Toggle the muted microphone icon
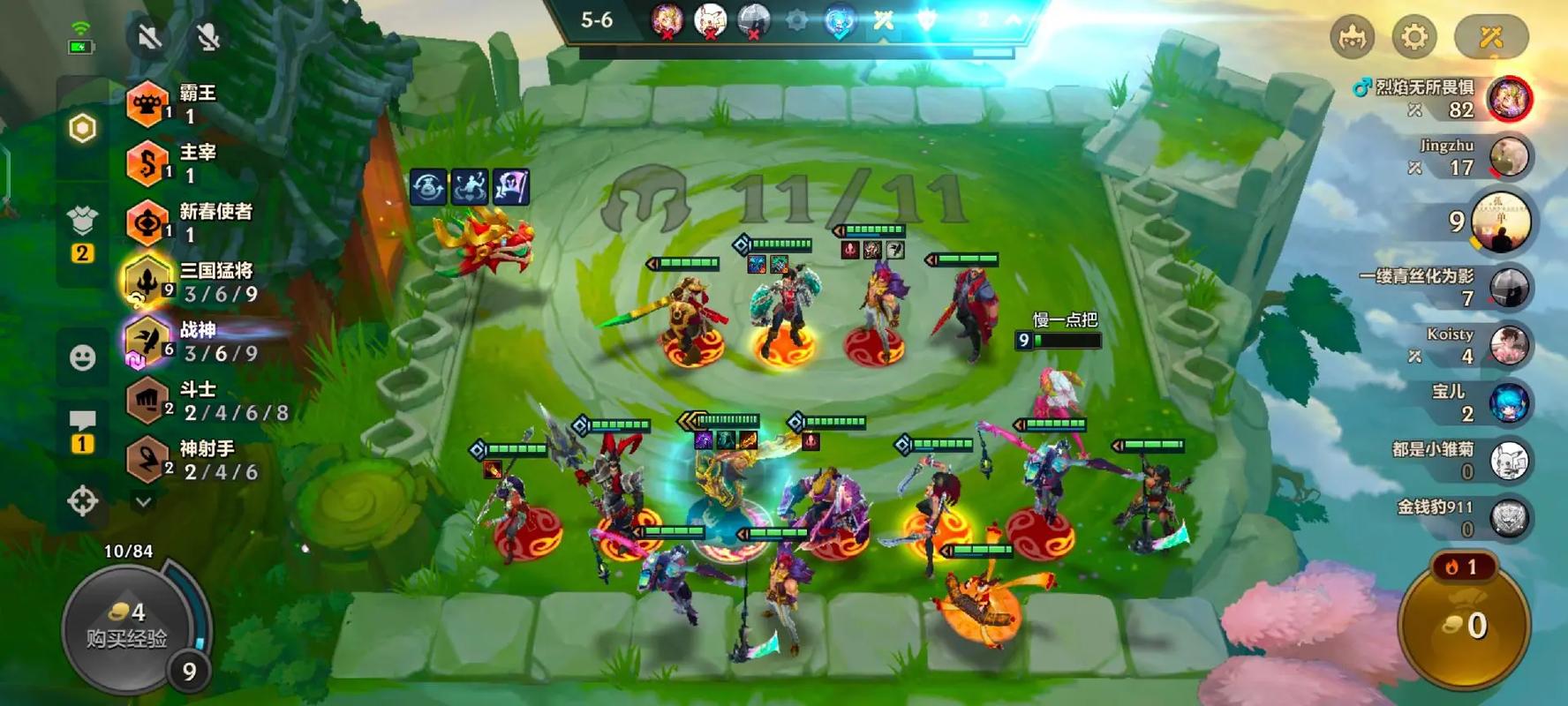Image resolution: width=1568 pixels, height=706 pixels. (x=207, y=37)
